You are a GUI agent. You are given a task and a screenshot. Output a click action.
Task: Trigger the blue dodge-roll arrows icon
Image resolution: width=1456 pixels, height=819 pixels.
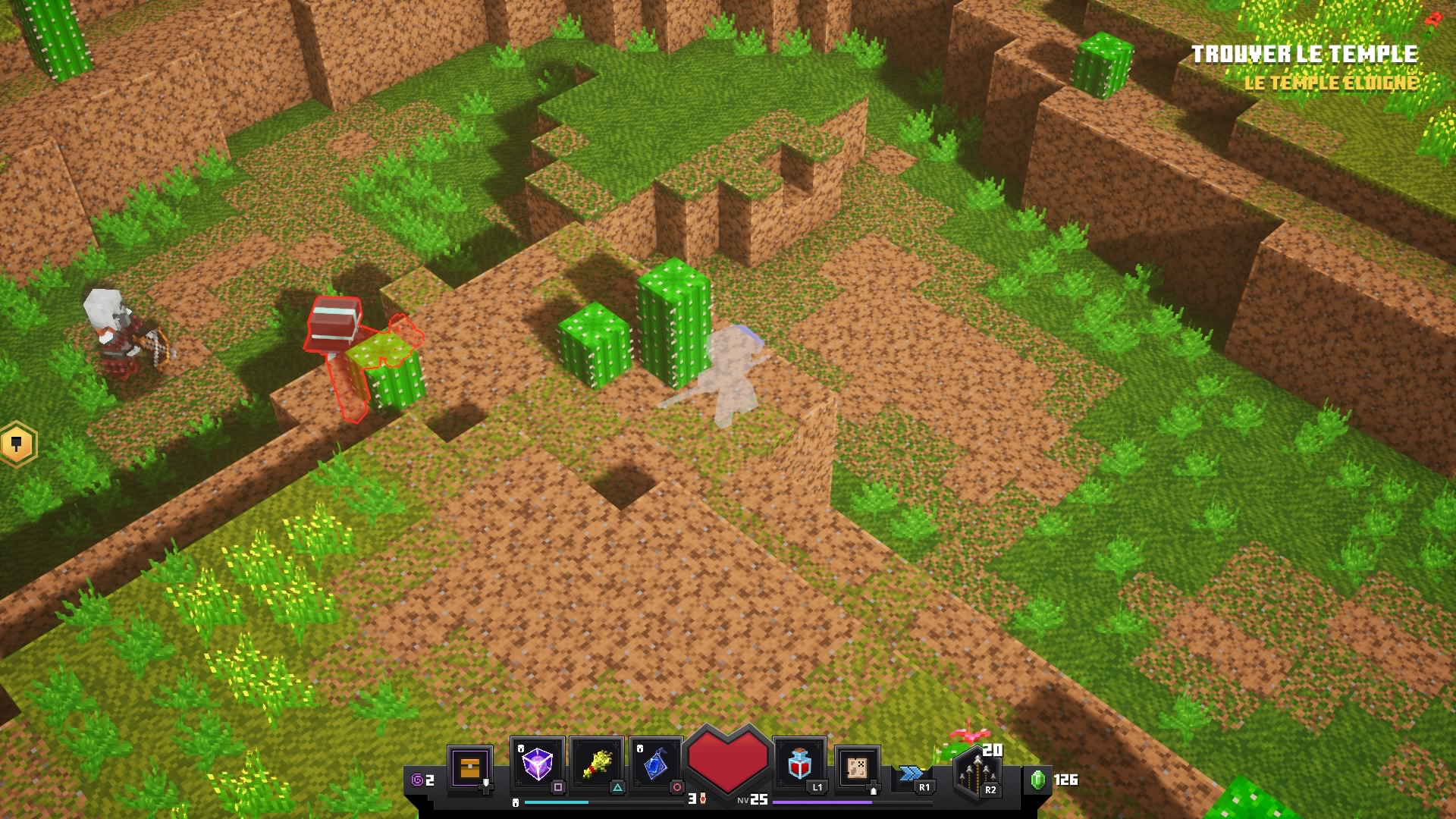(x=910, y=773)
